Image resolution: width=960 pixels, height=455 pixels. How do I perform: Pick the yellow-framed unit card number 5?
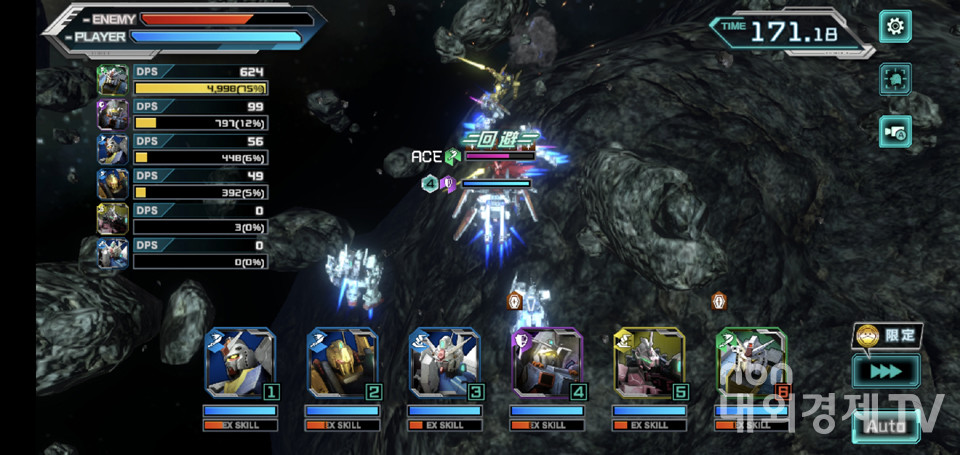pyautogui.click(x=649, y=363)
